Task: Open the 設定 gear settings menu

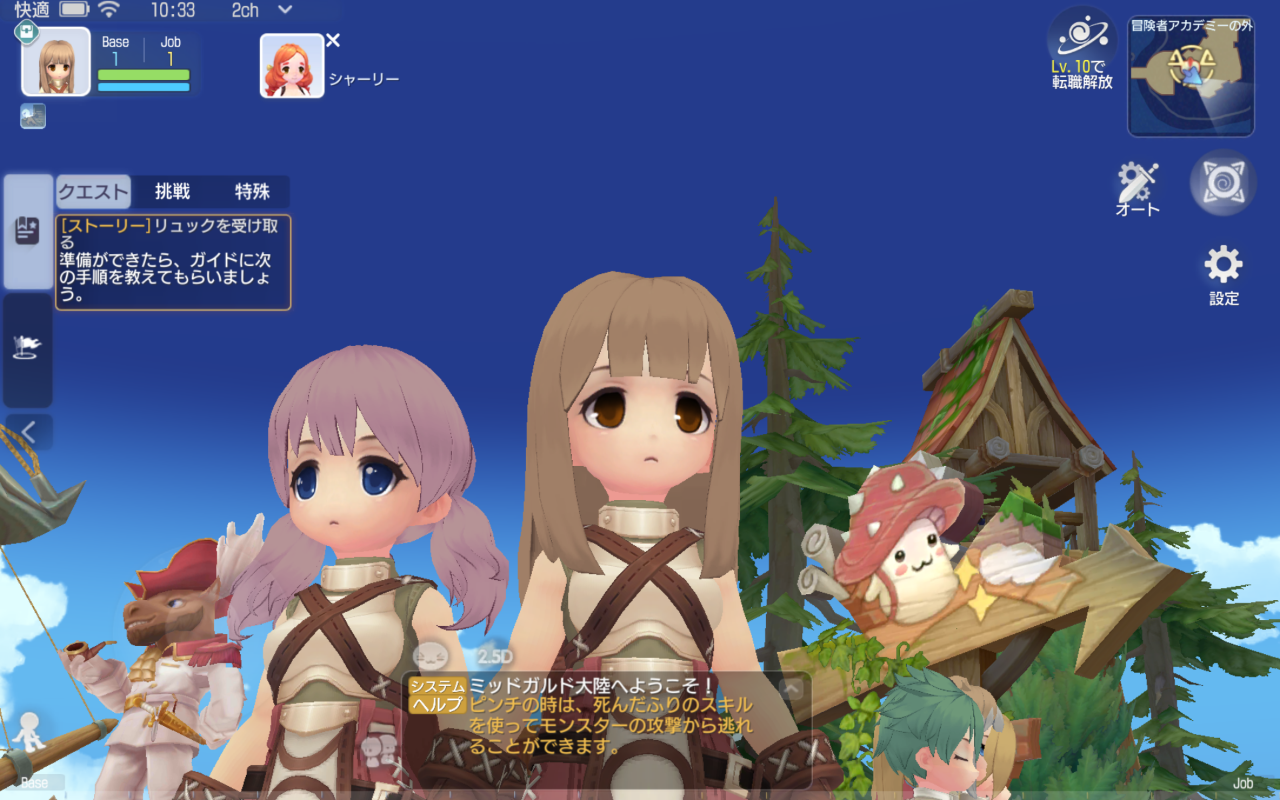Action: click(1223, 274)
